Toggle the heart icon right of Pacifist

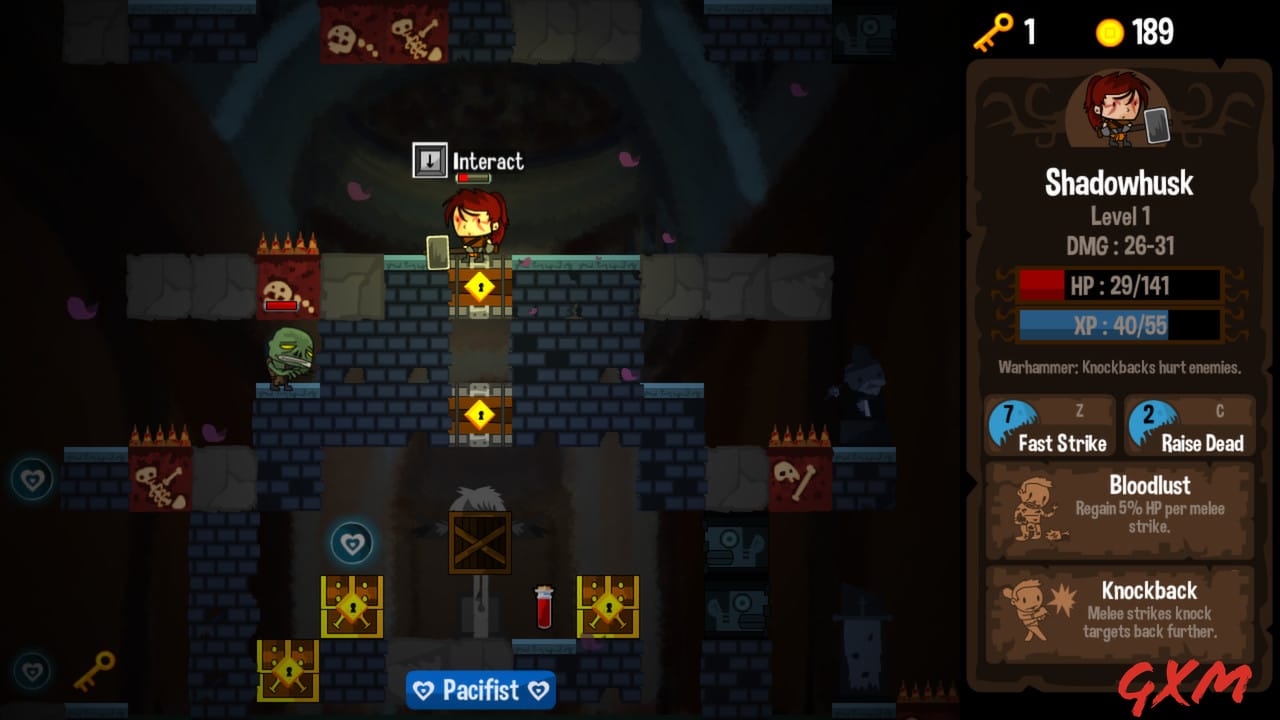point(539,690)
